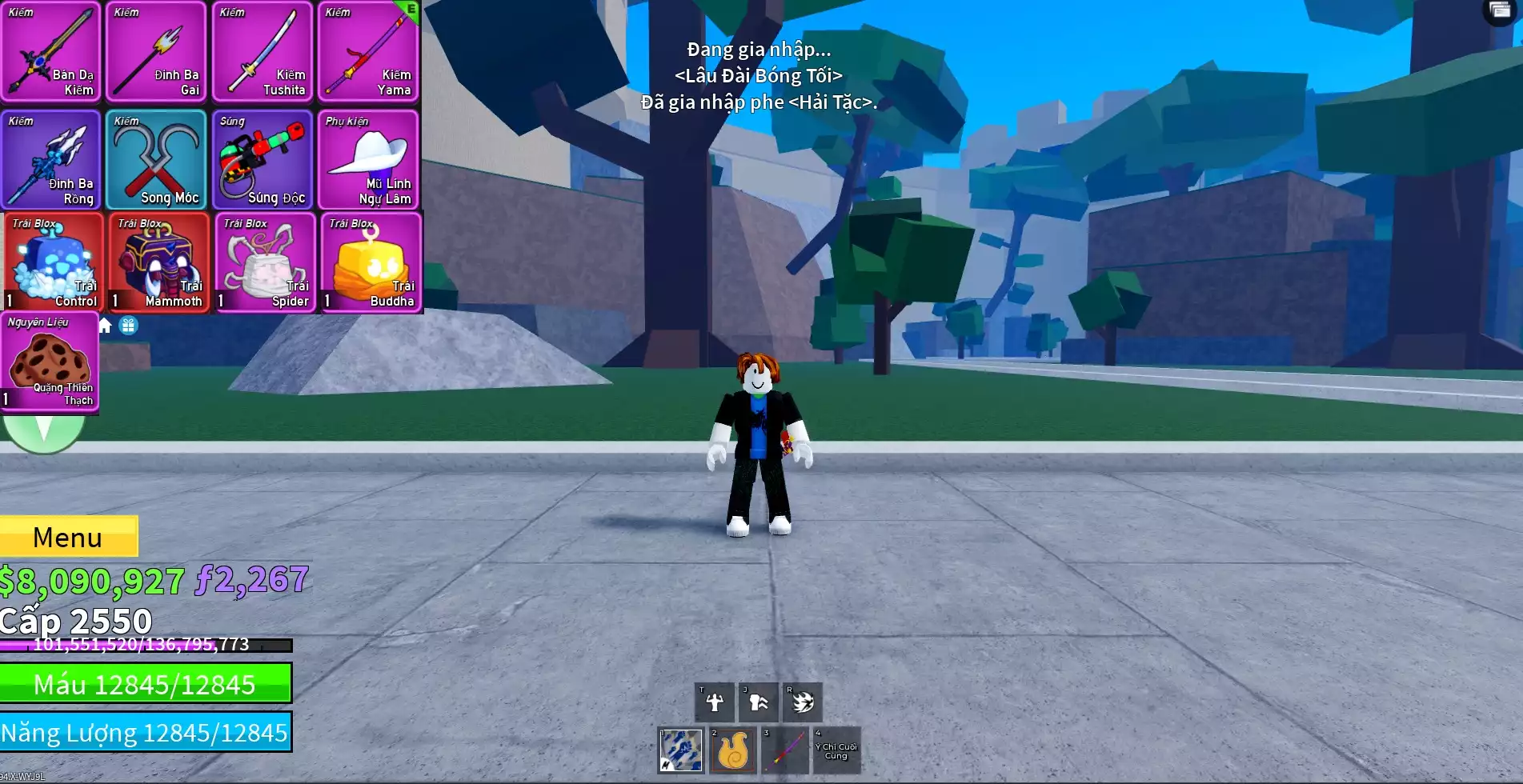The image size is (1523, 784).
Task: Equip the purple sword in hotbar
Action: (x=785, y=750)
